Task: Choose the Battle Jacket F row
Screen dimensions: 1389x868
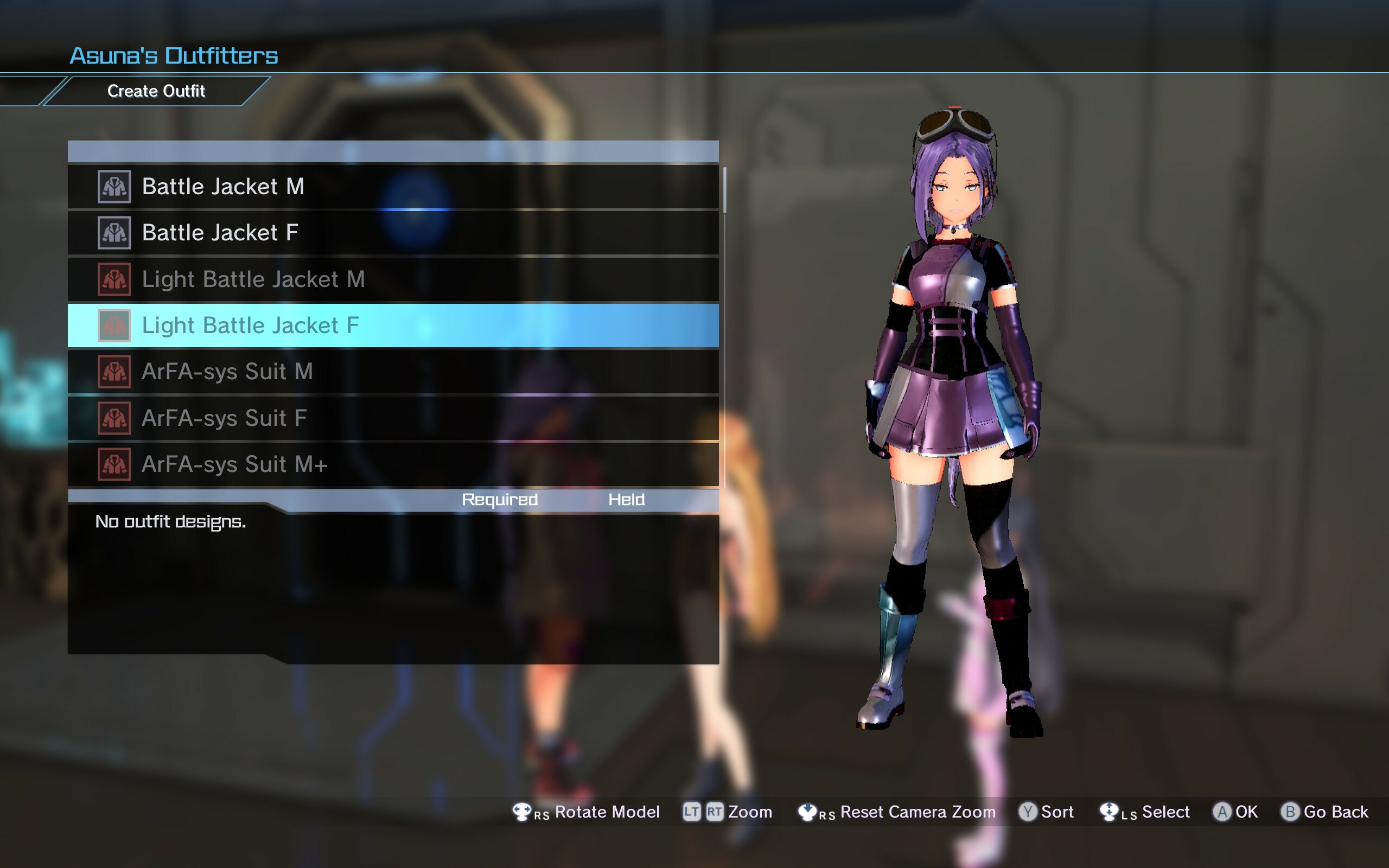Action: (x=393, y=233)
